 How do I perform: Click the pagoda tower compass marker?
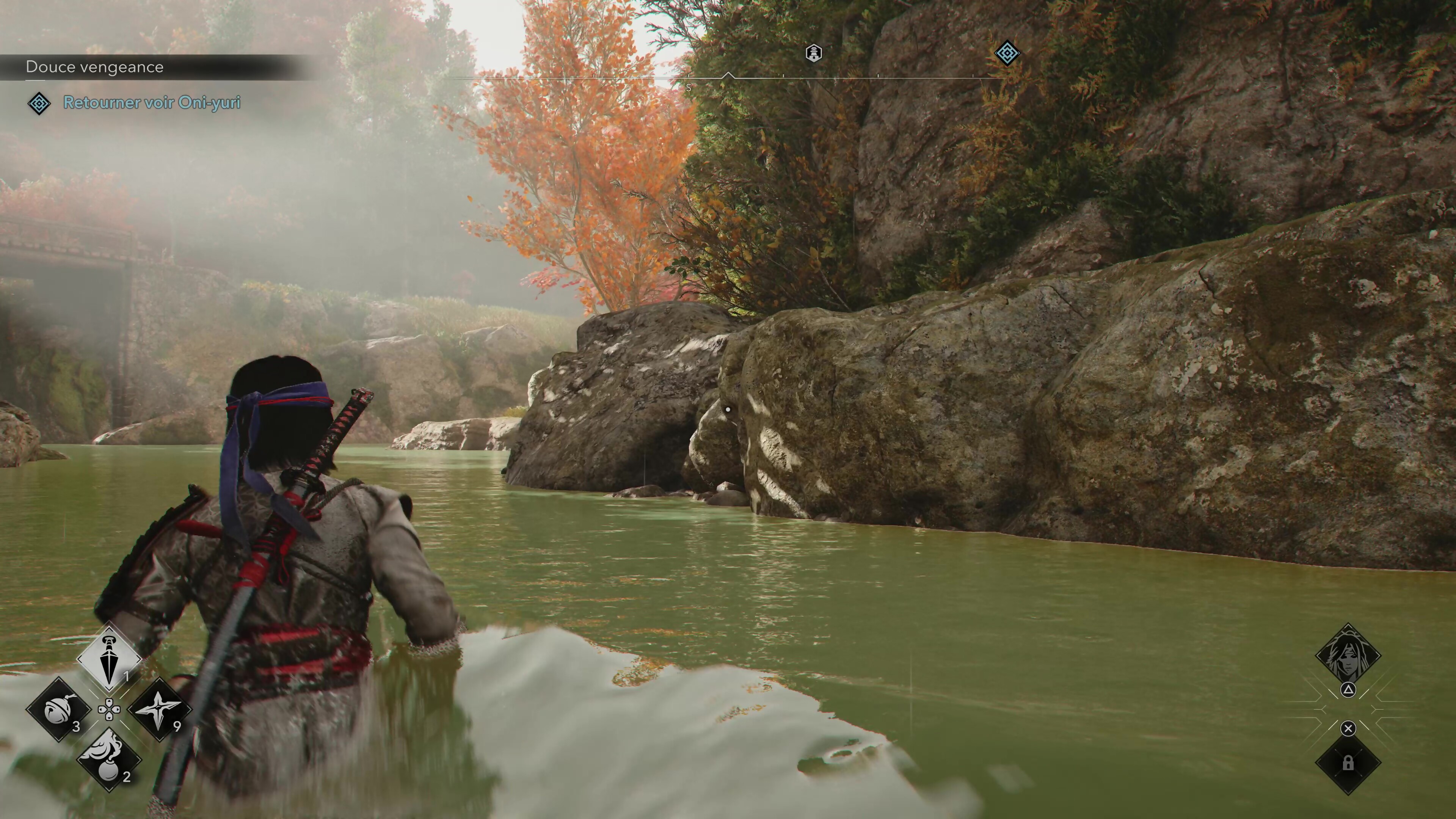point(813,53)
